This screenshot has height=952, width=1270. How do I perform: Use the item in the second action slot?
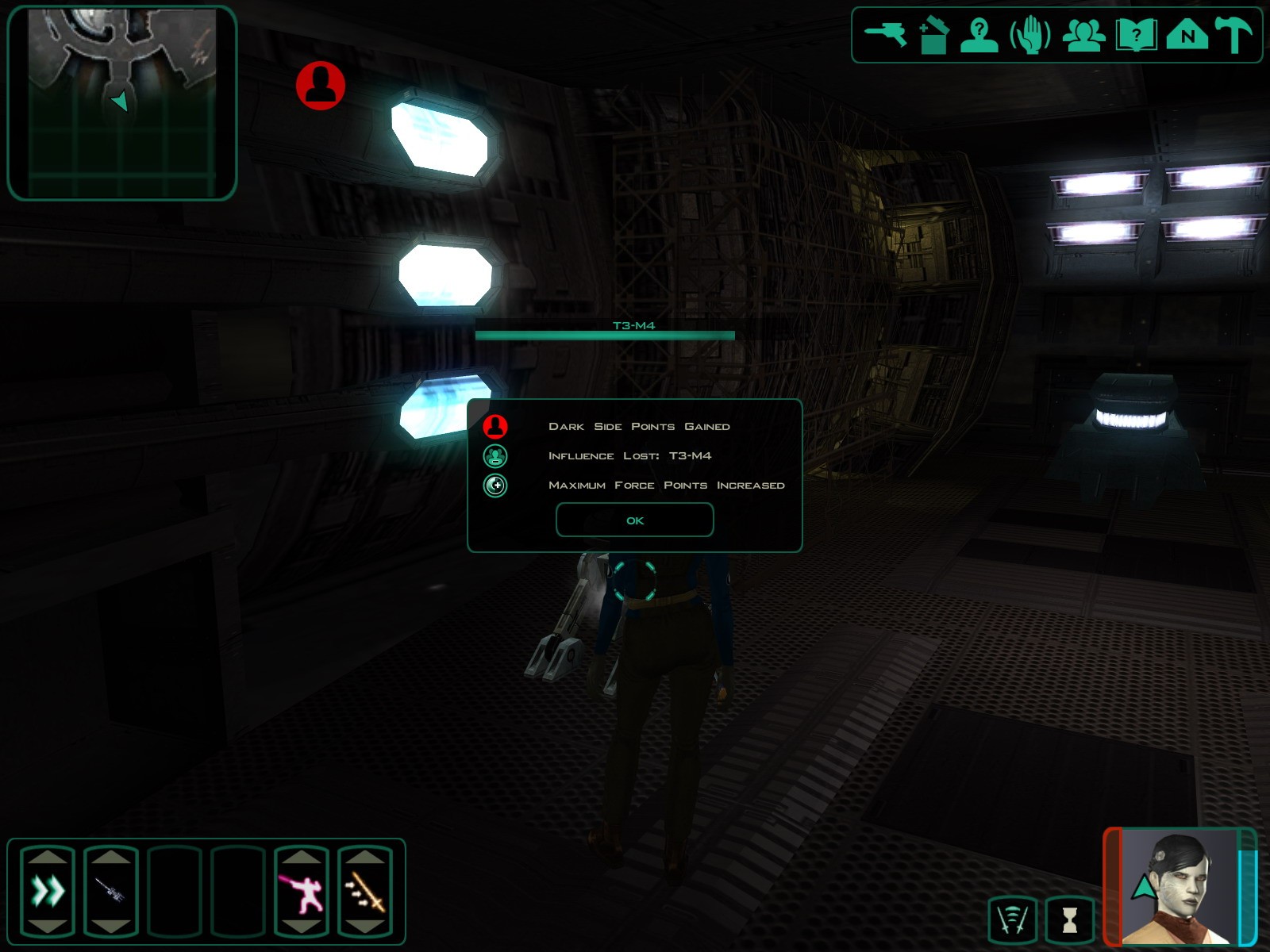click(x=111, y=891)
